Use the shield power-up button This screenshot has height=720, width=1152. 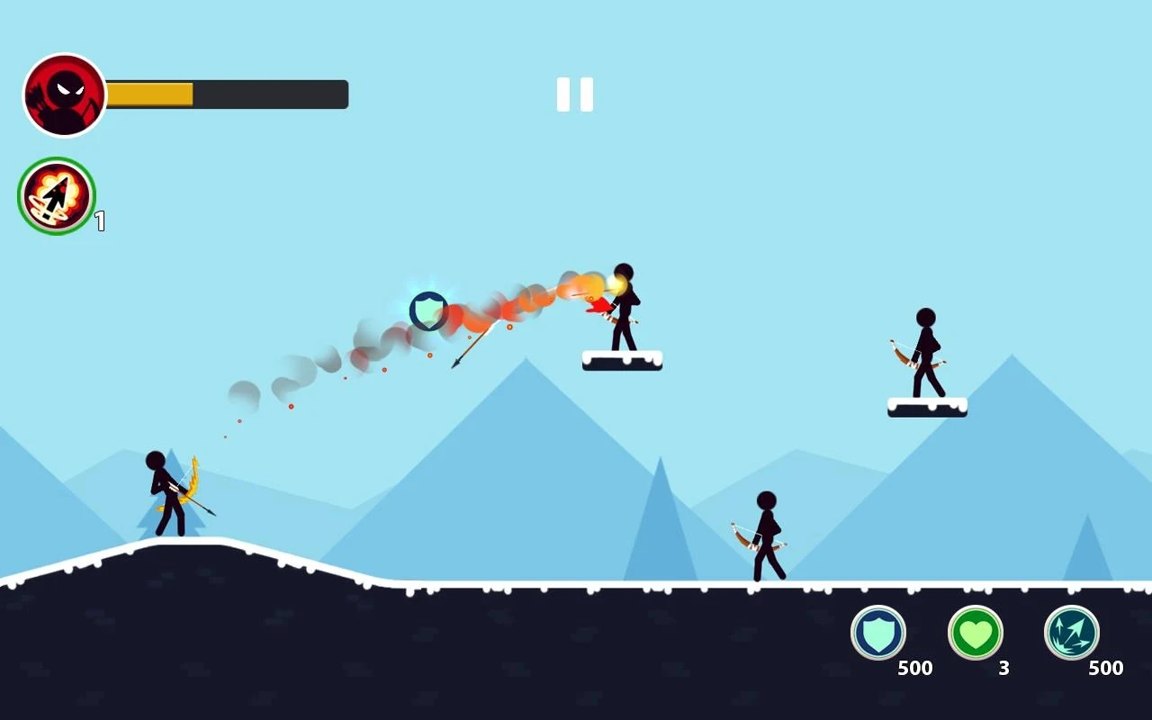click(878, 633)
